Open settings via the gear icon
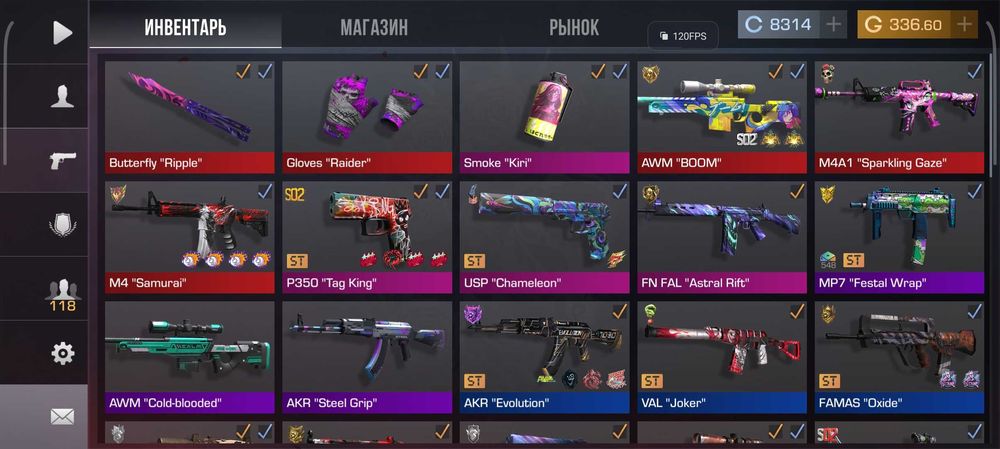Image resolution: width=1000 pixels, height=449 pixels. 62,353
